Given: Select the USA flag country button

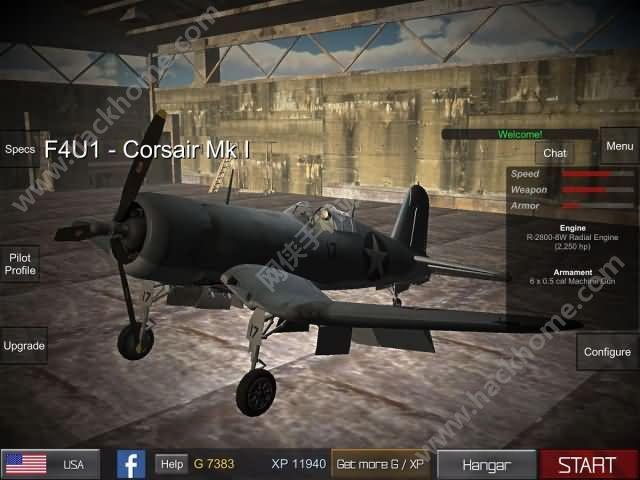Looking at the screenshot, I should point(50,464).
